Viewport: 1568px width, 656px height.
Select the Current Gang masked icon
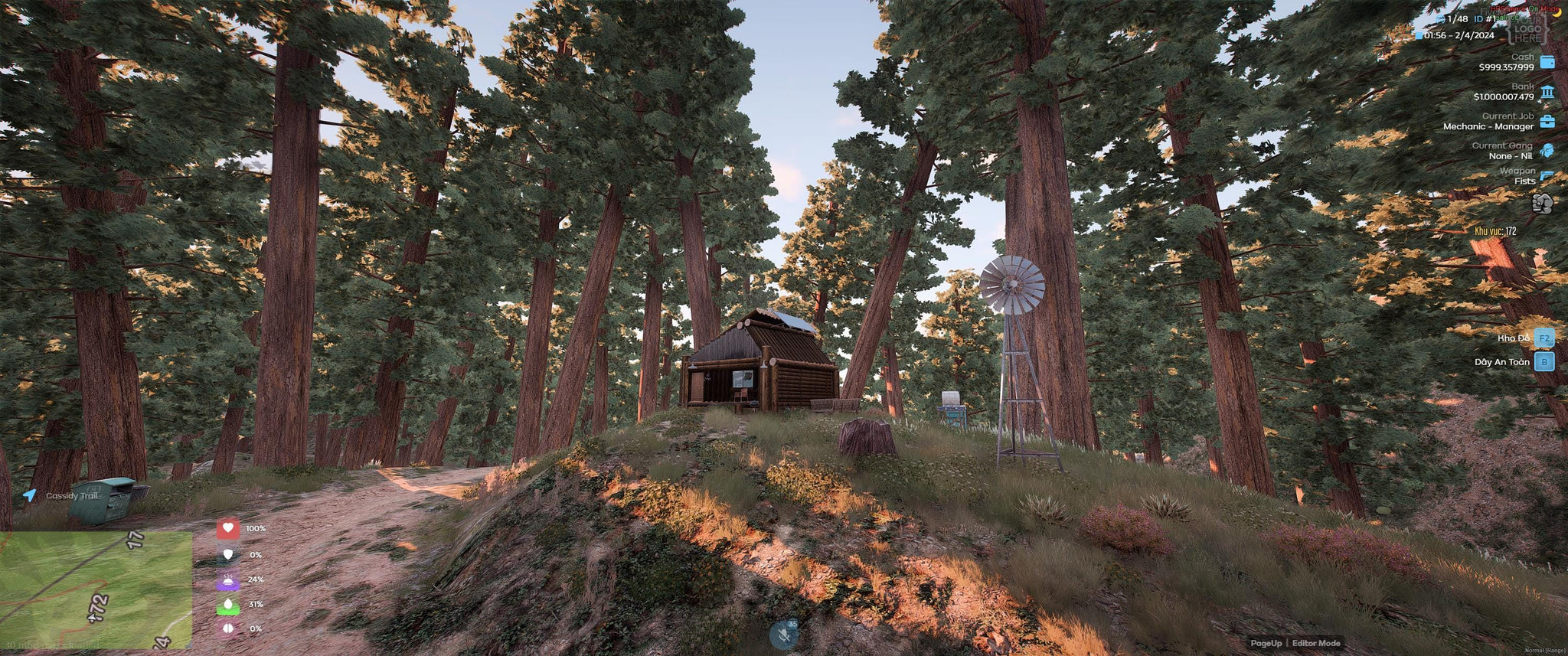coord(1547,150)
